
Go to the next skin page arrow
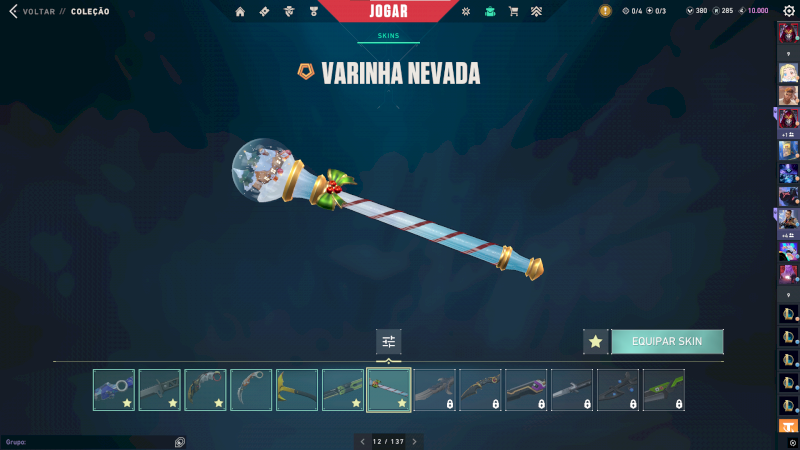(415, 441)
